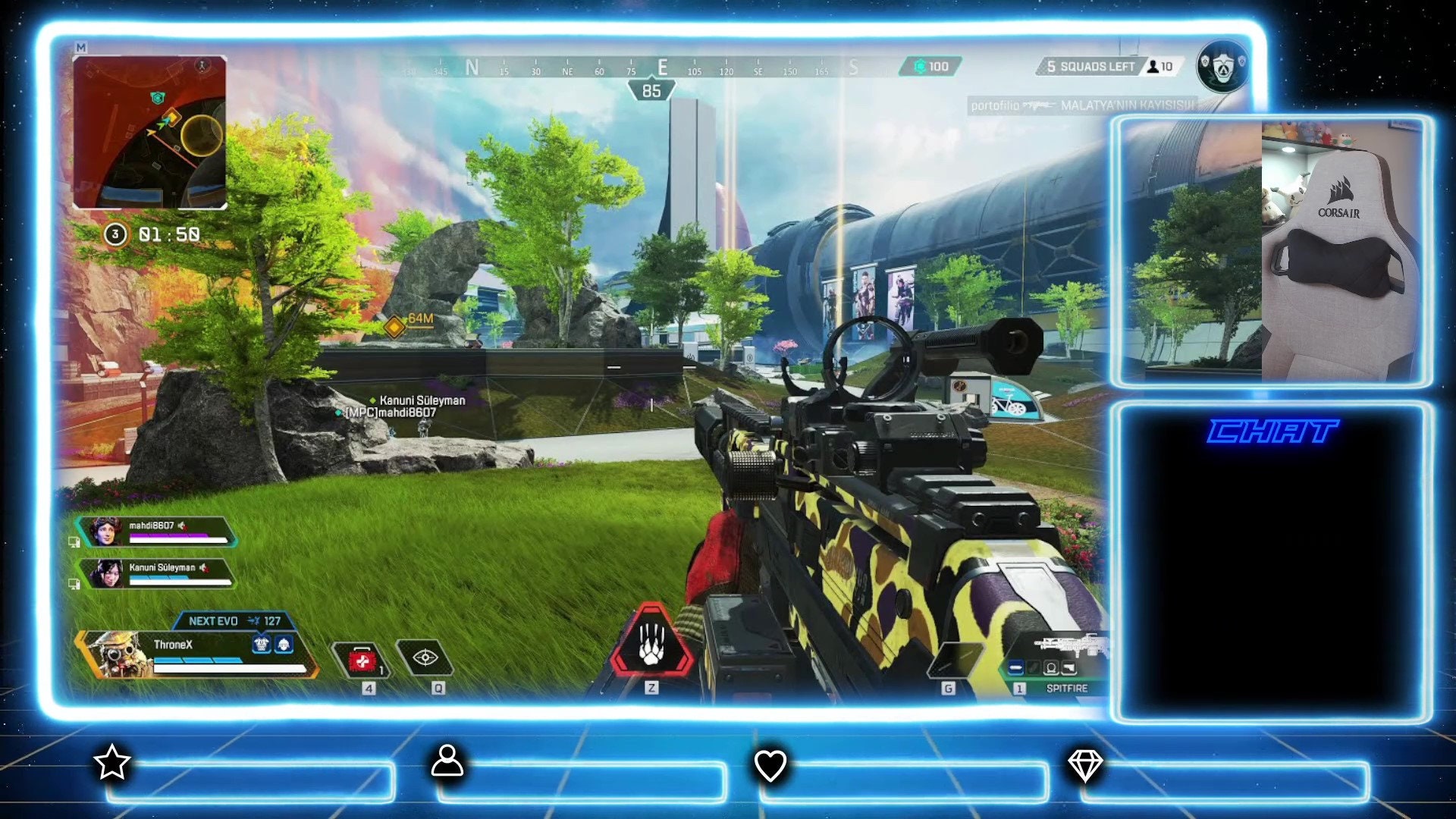
Task: Select the heavy ammo icon on the Spitfire
Action: click(x=1016, y=668)
